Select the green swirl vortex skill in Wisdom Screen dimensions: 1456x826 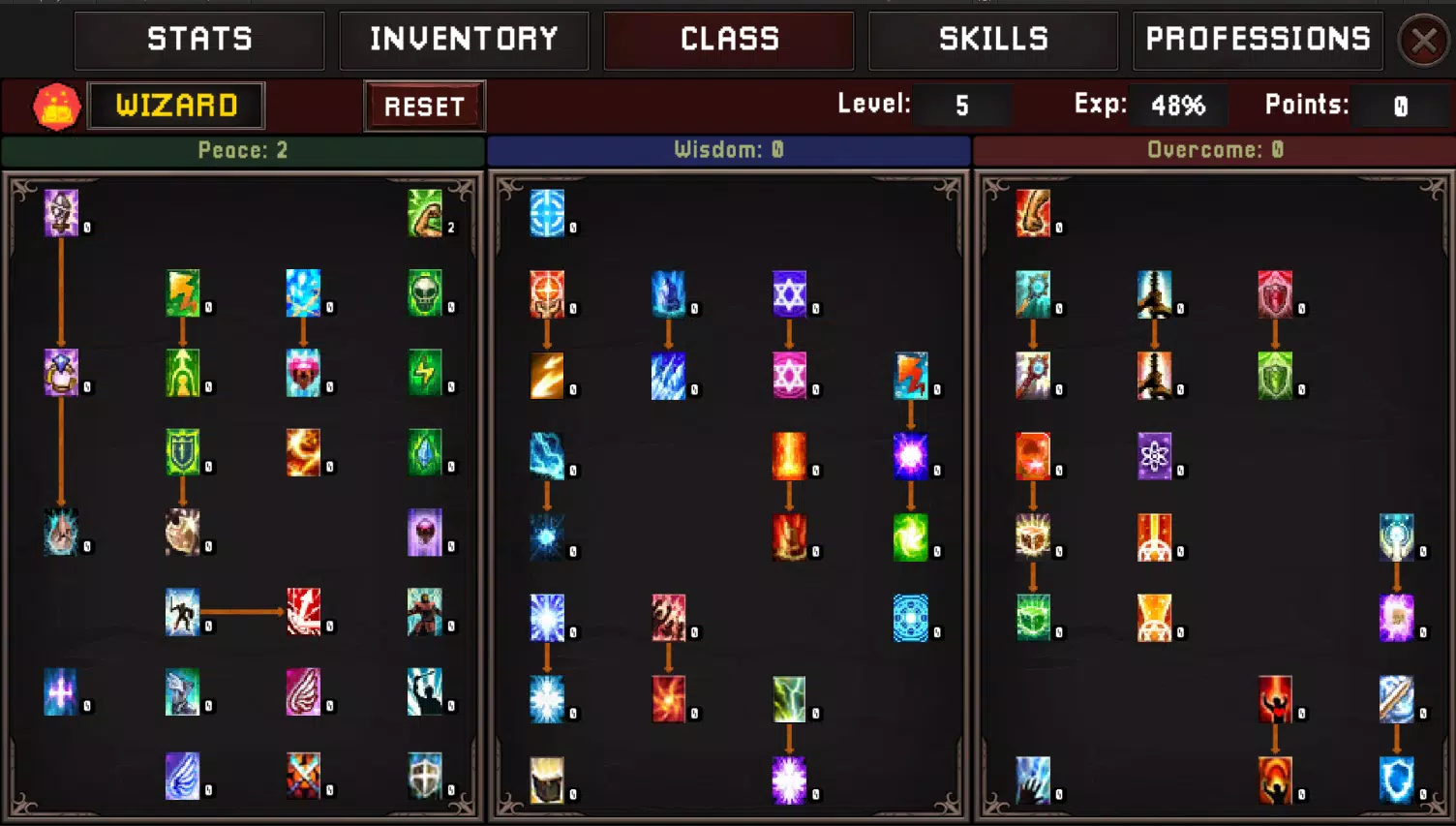click(913, 535)
